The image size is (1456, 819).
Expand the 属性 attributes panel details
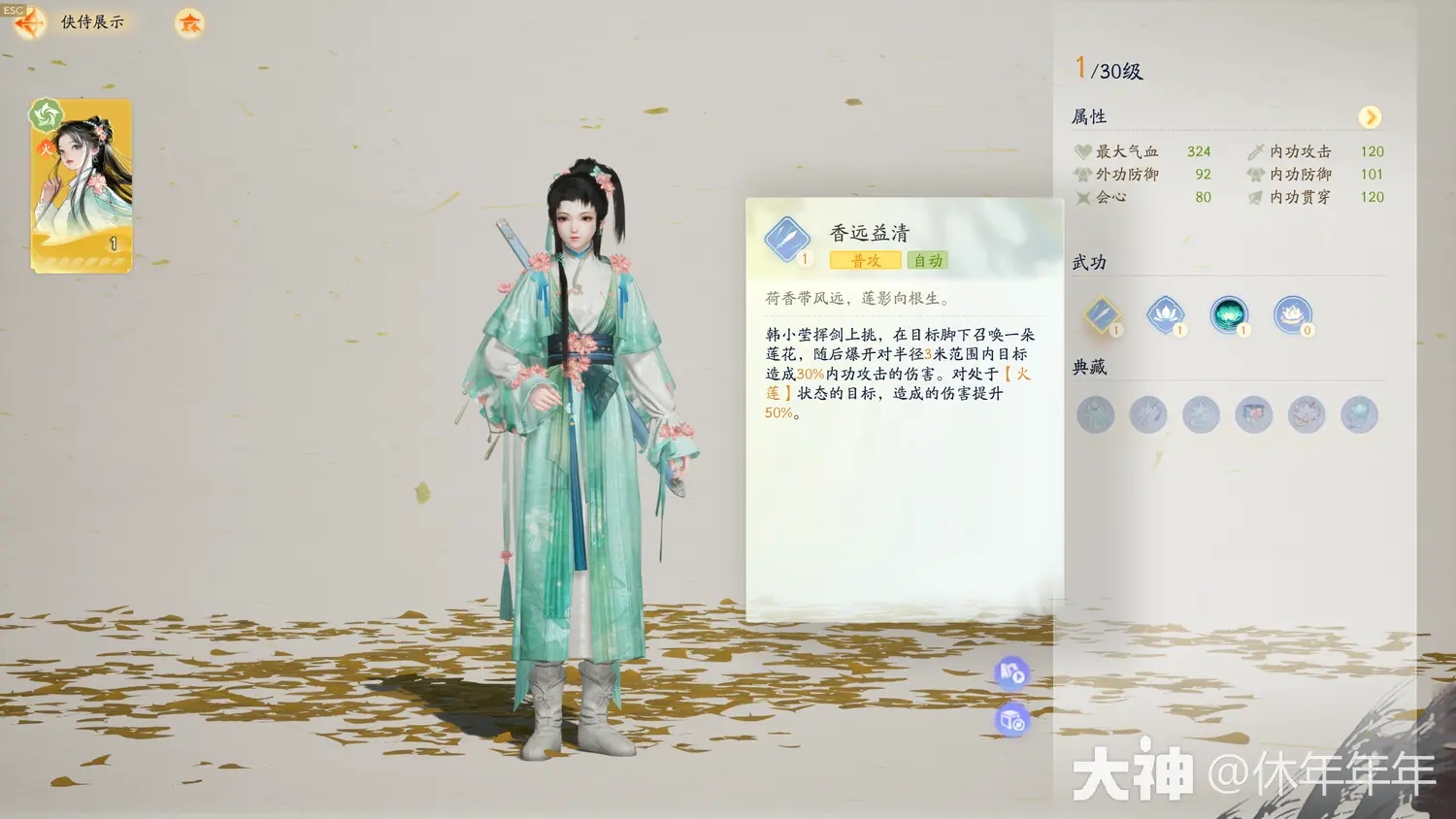click(x=1372, y=117)
